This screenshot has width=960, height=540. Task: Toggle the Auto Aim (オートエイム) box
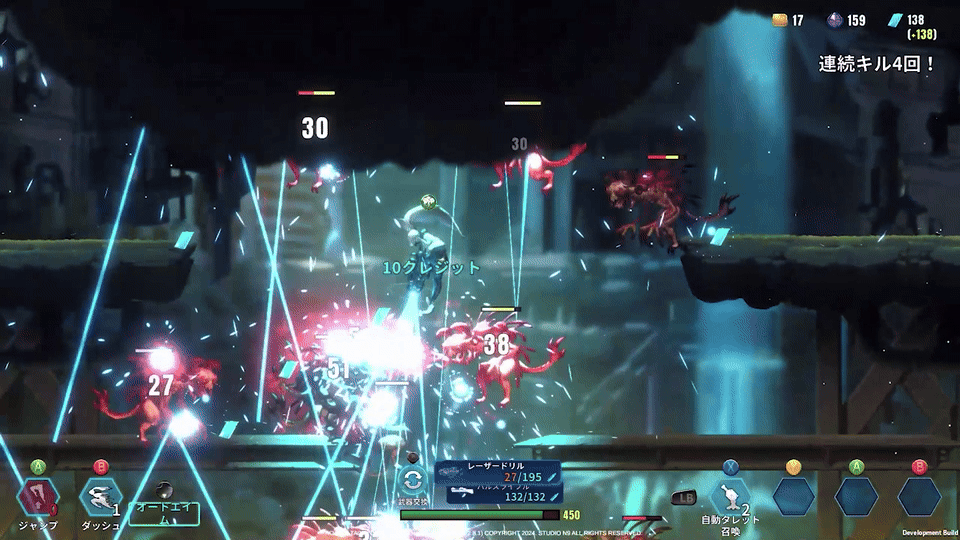click(164, 513)
